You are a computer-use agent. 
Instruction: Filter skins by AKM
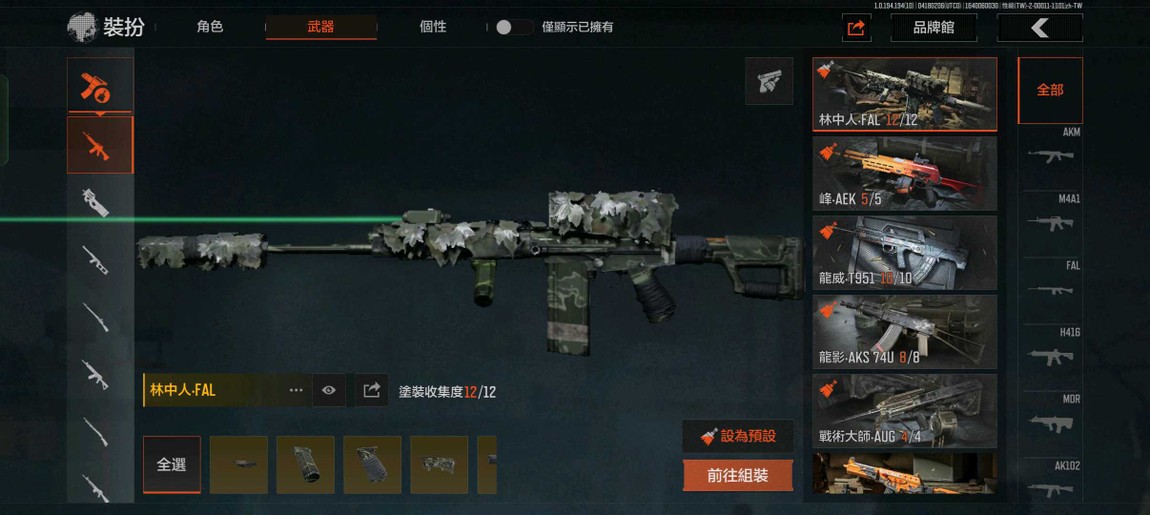click(1050, 151)
